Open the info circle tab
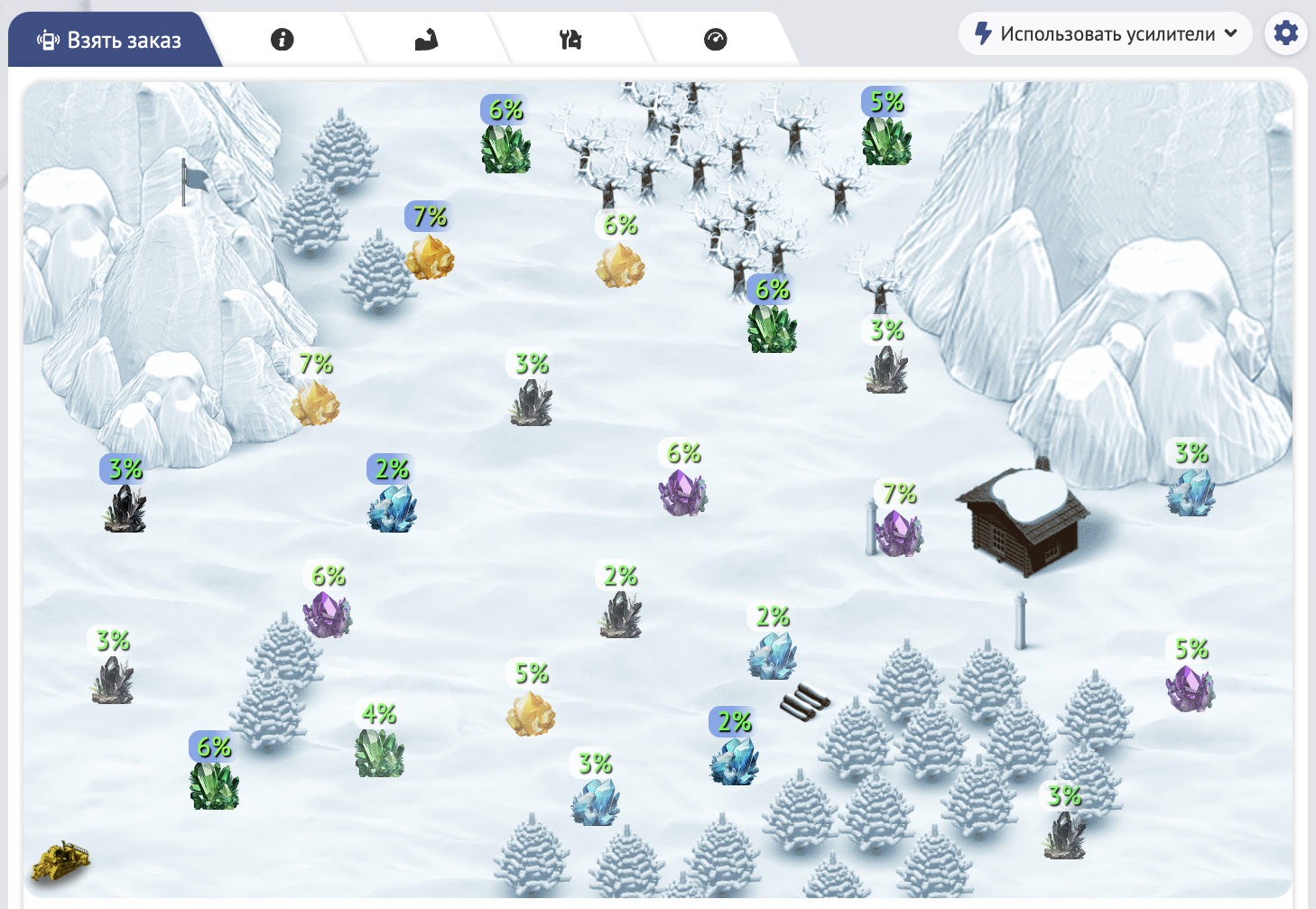The width and height of the screenshot is (1316, 909). pos(282,40)
